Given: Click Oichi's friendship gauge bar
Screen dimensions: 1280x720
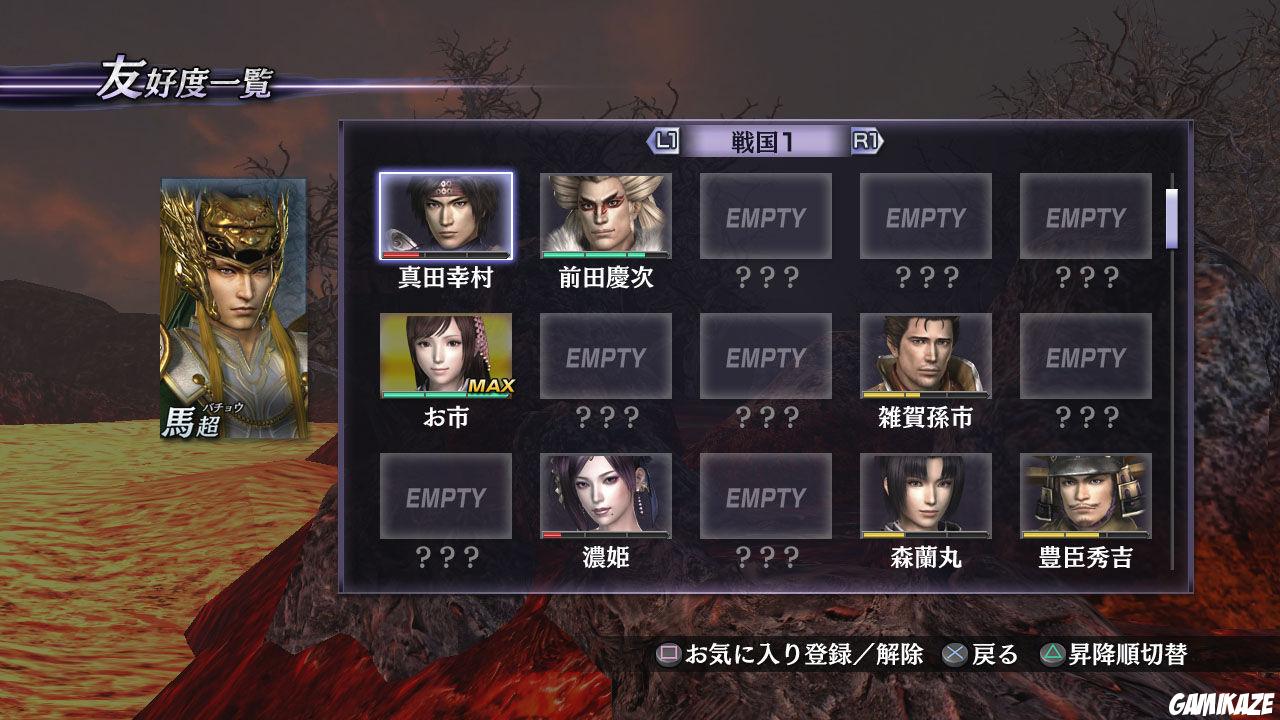Looking at the screenshot, I should pyautogui.click(x=447, y=396).
